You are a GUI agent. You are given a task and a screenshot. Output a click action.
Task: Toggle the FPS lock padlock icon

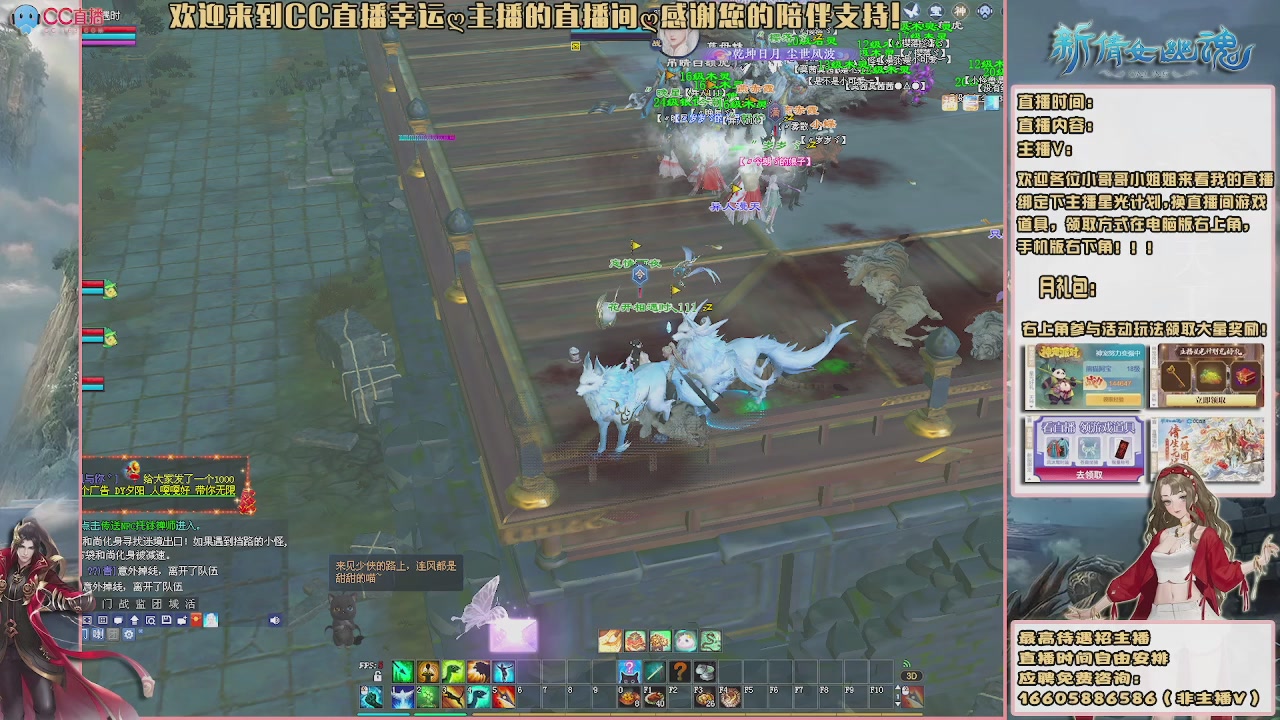[x=377, y=675]
